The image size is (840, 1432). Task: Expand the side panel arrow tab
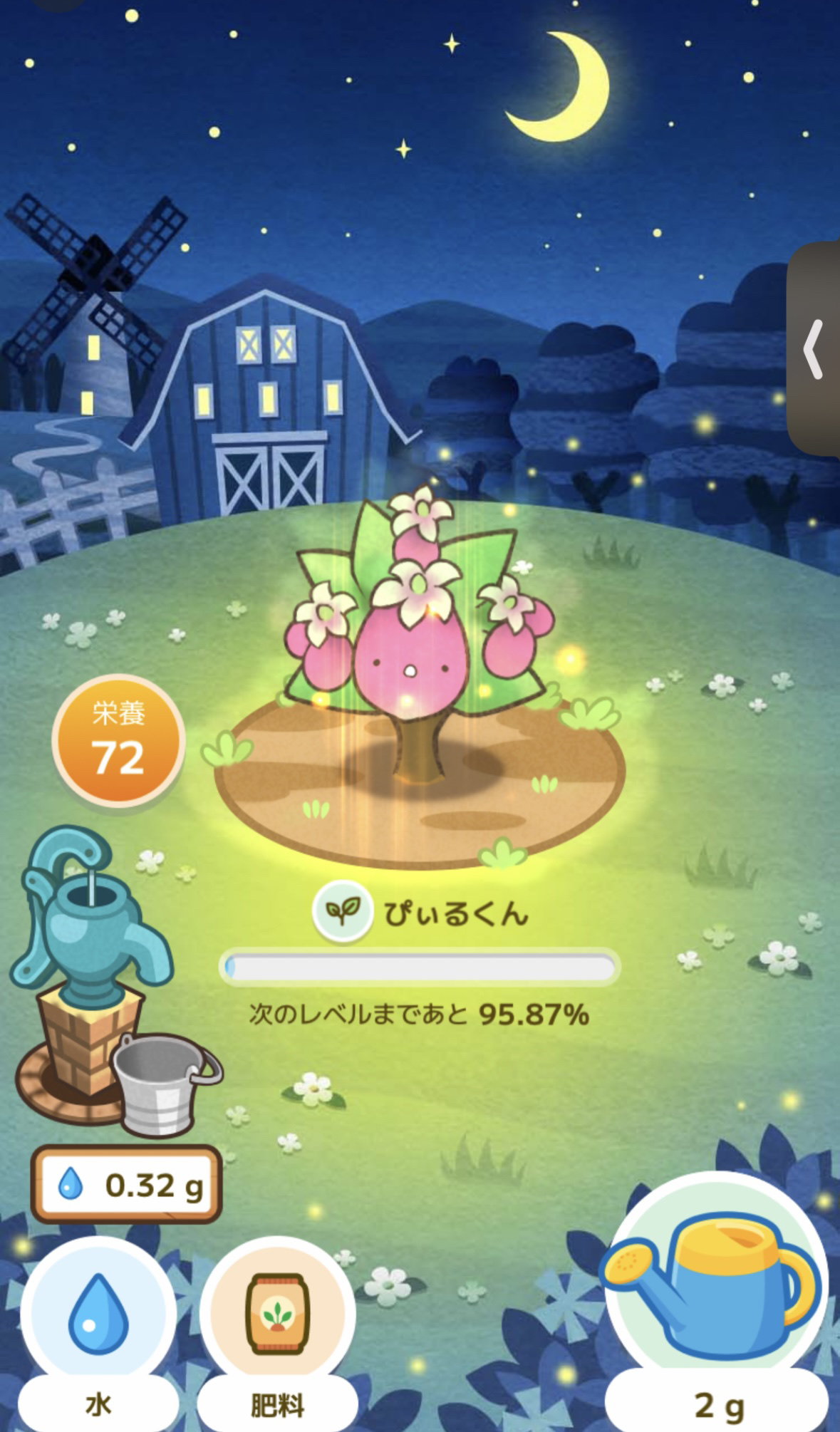[x=814, y=349]
